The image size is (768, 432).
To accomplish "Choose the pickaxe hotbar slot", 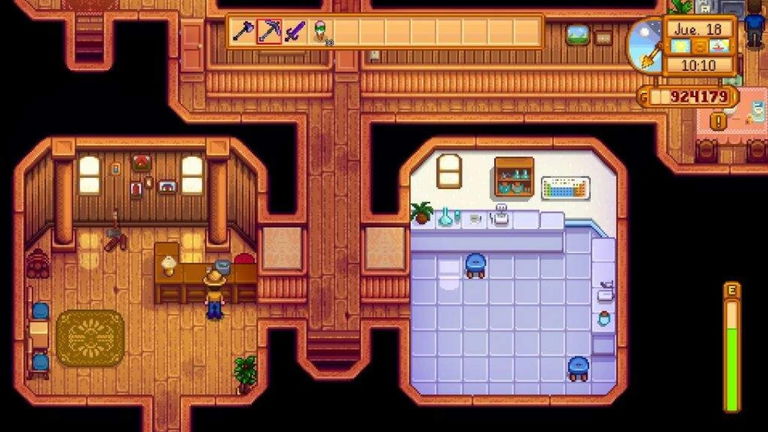I will point(268,32).
